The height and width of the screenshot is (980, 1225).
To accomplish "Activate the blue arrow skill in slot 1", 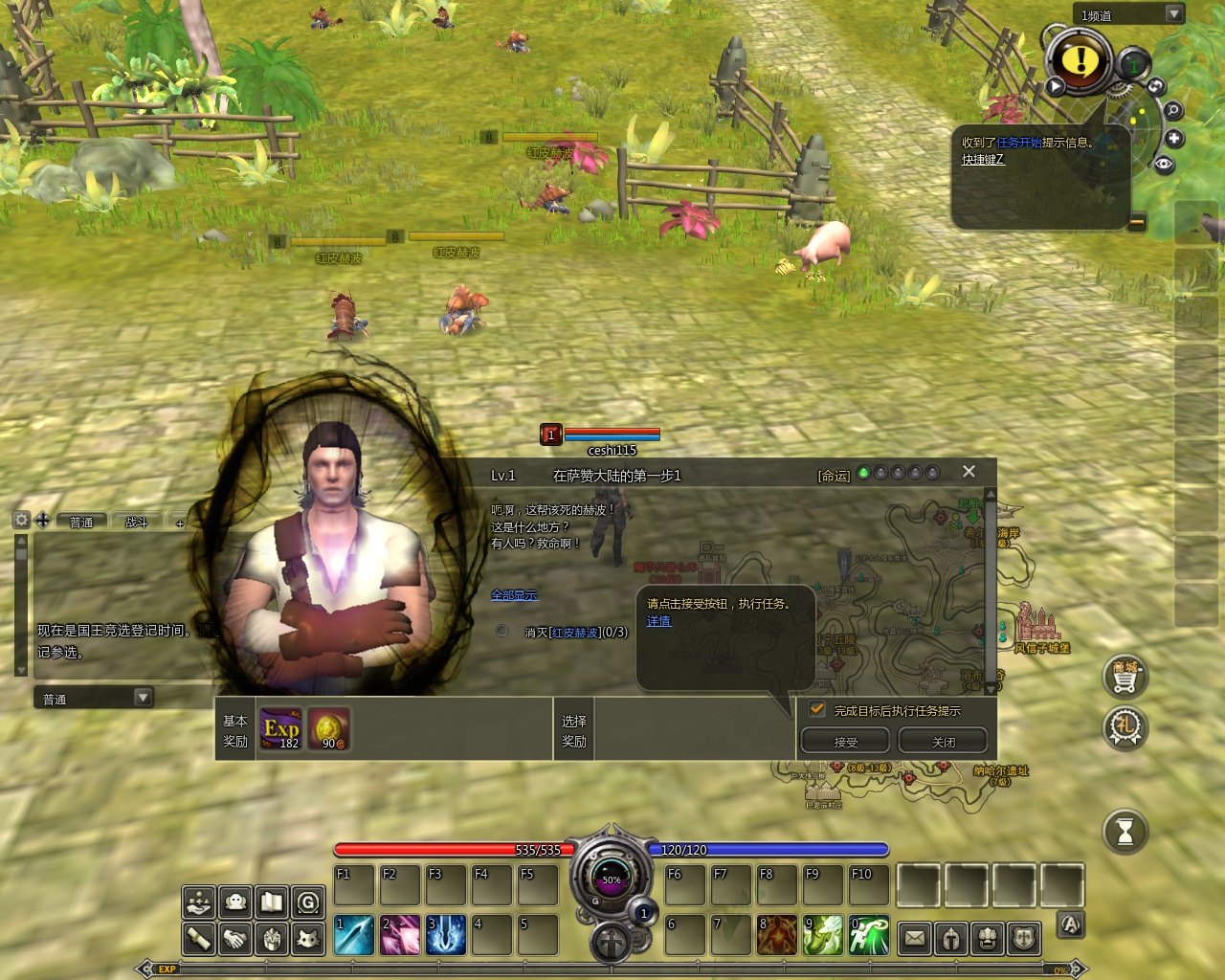I will [353, 935].
